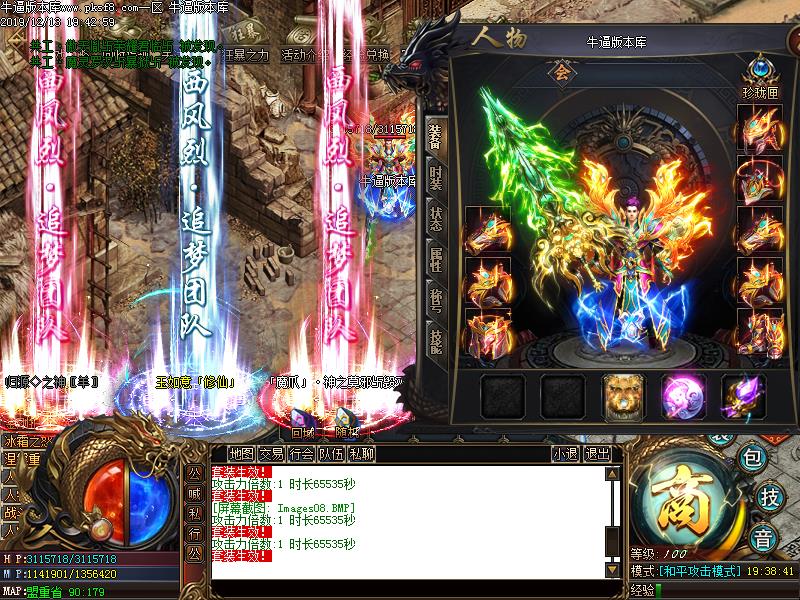The height and width of the screenshot is (600, 800).
Task: Select the purple orb equipment slot
Action: [681, 396]
